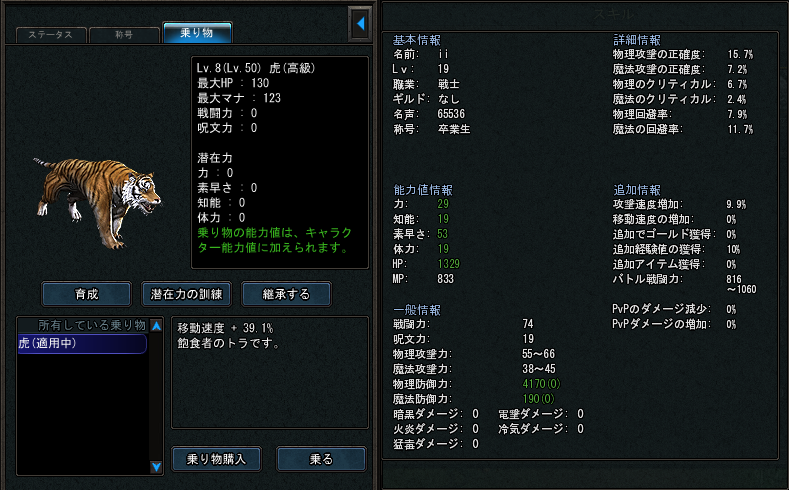
Task: Select 虎(適用中) in the mount list
Action: tap(82, 343)
